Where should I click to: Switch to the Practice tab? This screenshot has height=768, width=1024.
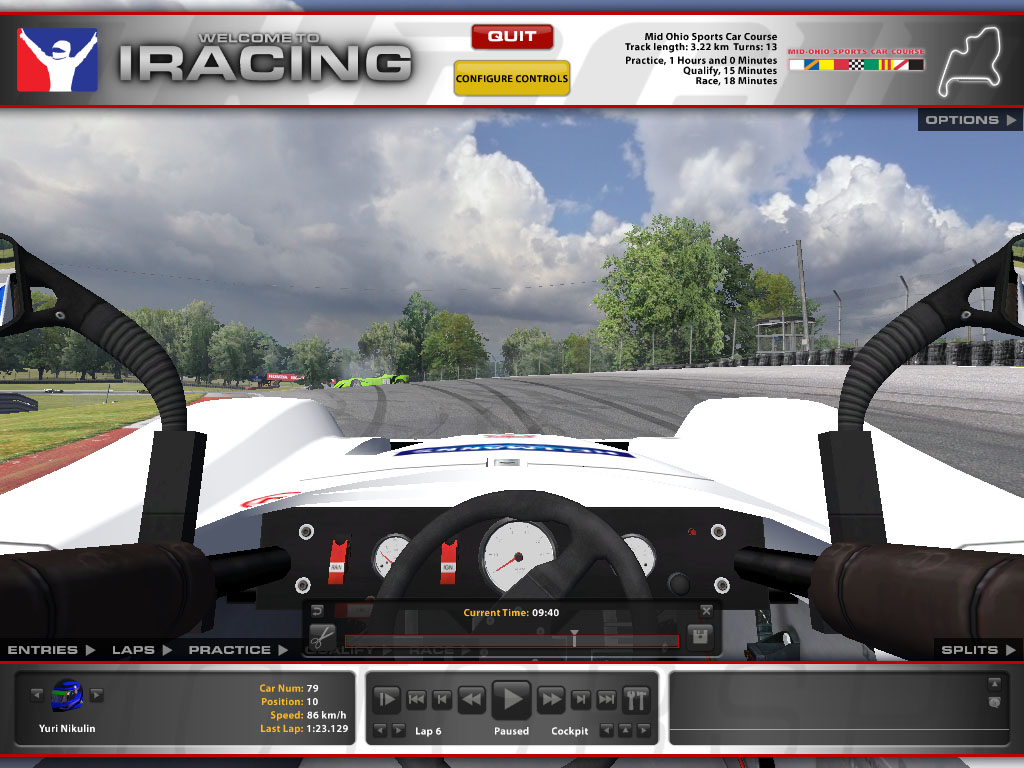(238, 650)
